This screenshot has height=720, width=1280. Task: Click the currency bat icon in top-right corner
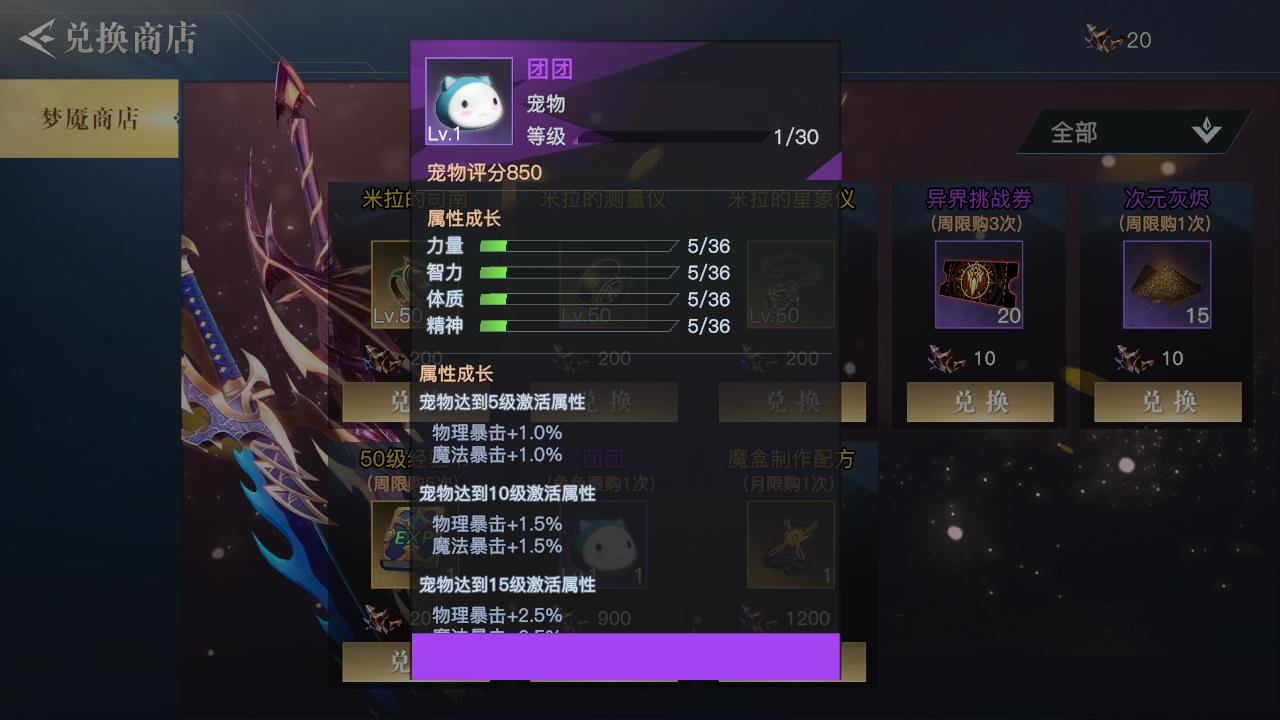1103,40
